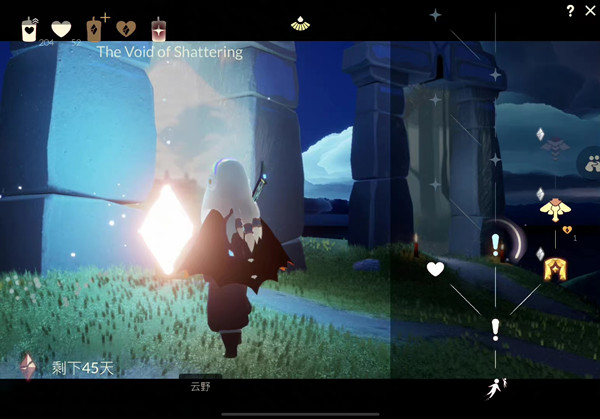The width and height of the screenshot is (600, 419).
Task: Unlock the golden cape node
Action: [x=553, y=268]
